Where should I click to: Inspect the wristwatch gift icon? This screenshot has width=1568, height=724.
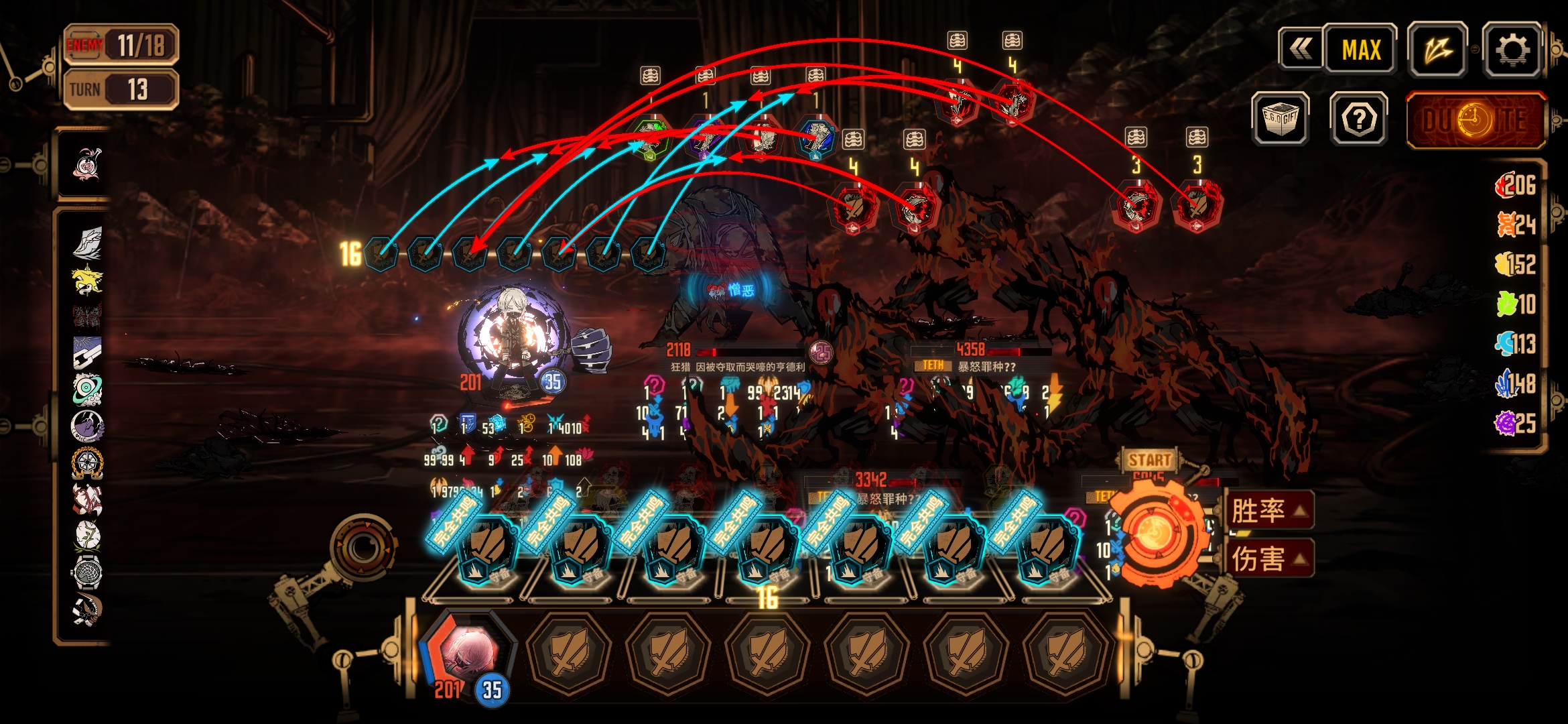(87, 571)
